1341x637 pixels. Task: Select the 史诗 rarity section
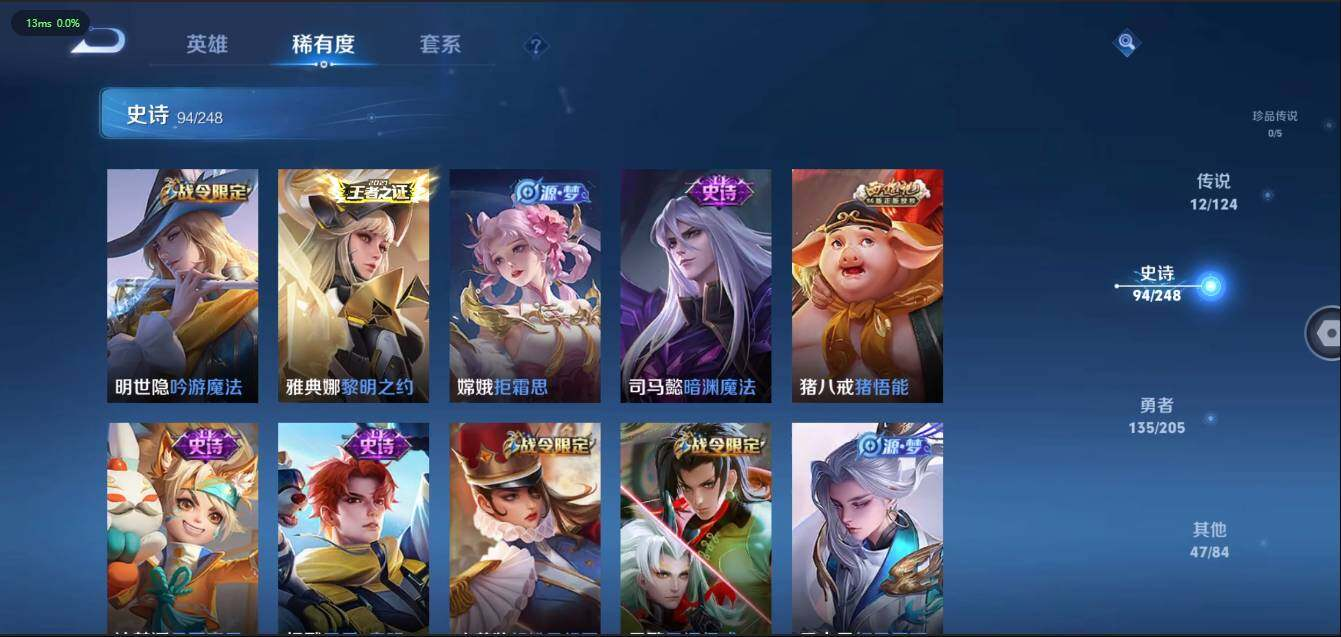pos(1157,283)
